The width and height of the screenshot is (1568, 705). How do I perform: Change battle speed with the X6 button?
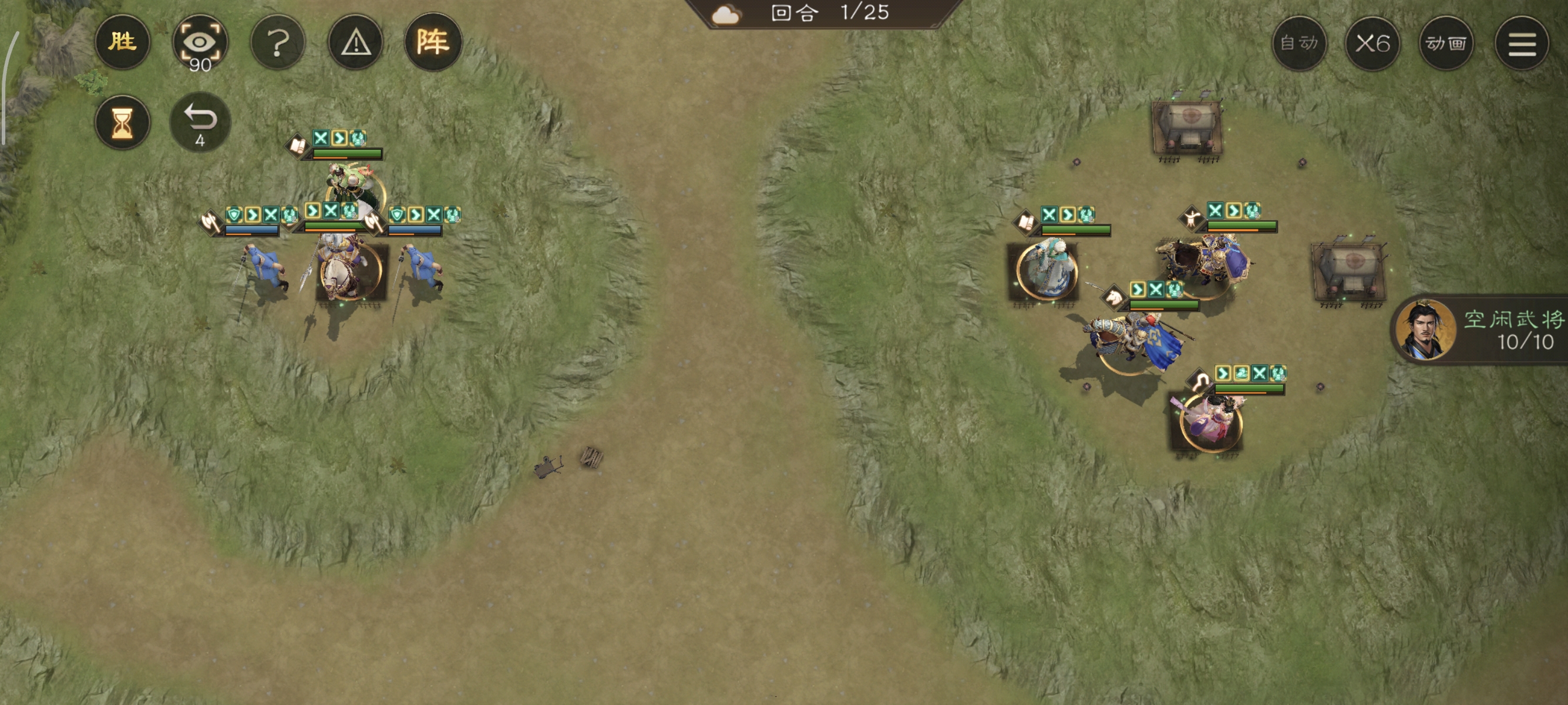1372,43
